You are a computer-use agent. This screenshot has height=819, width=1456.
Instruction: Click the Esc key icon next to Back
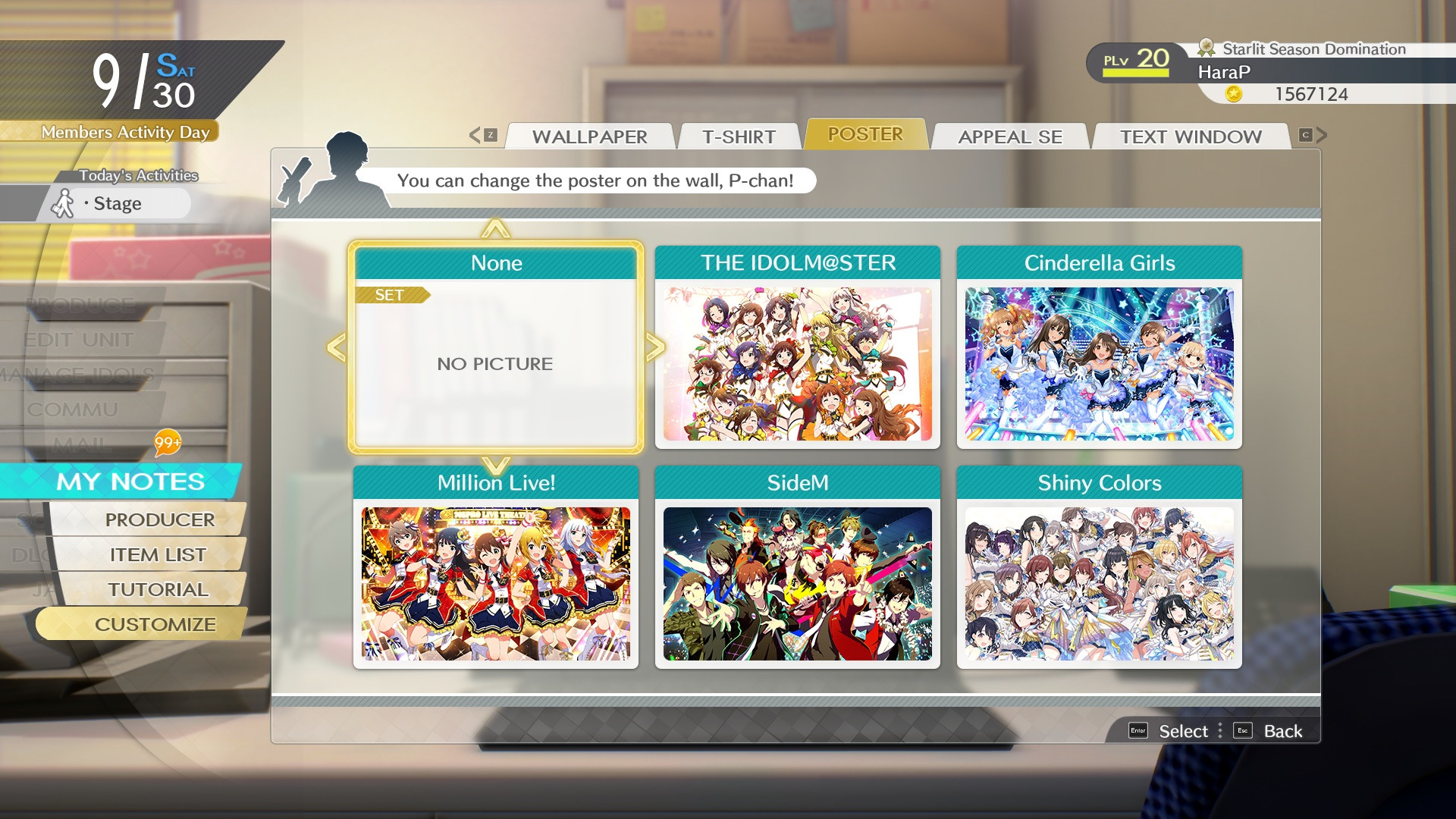click(x=1242, y=730)
